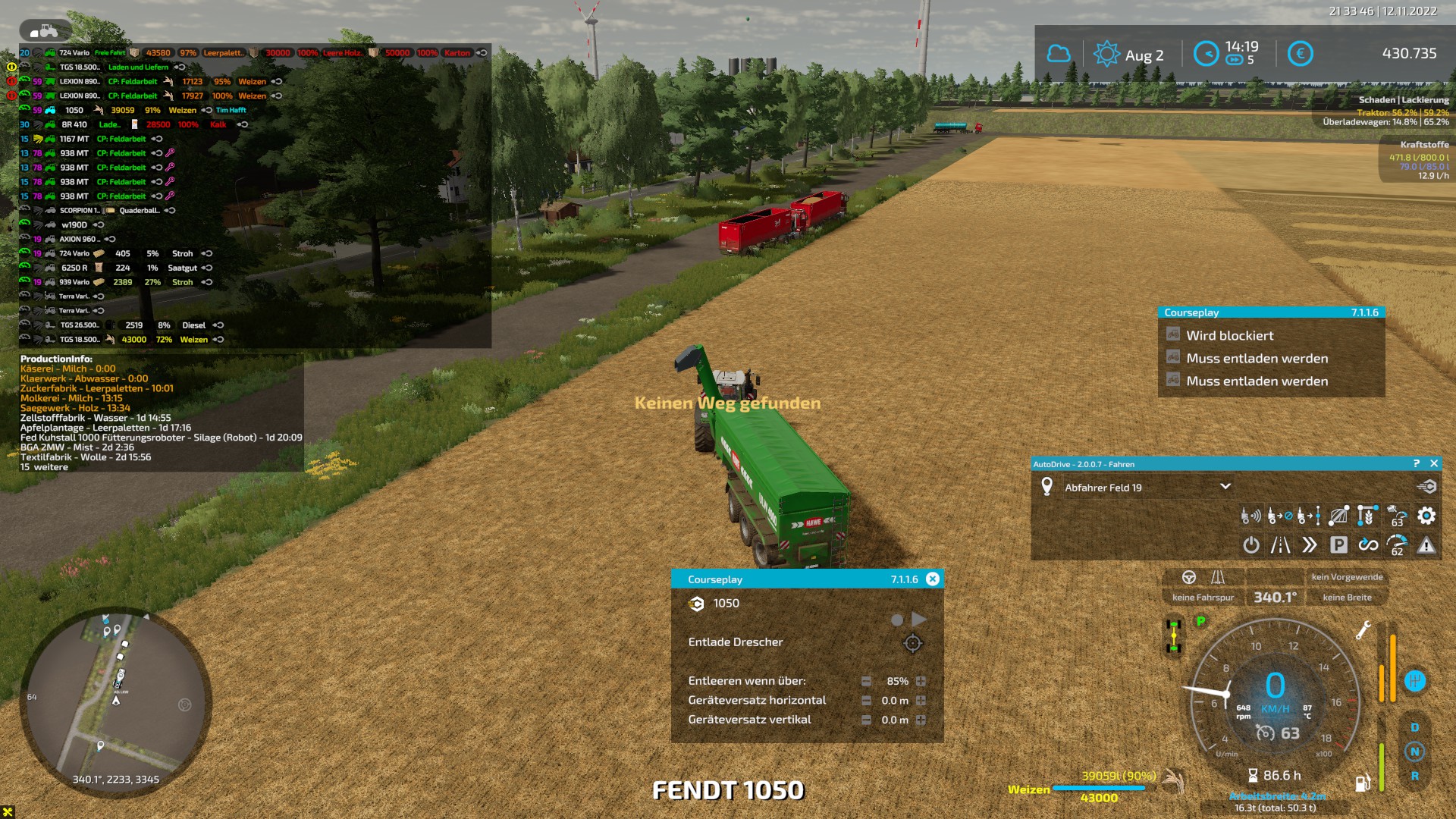
Task: Open the Courseplay help question mark
Action: pos(1417,463)
